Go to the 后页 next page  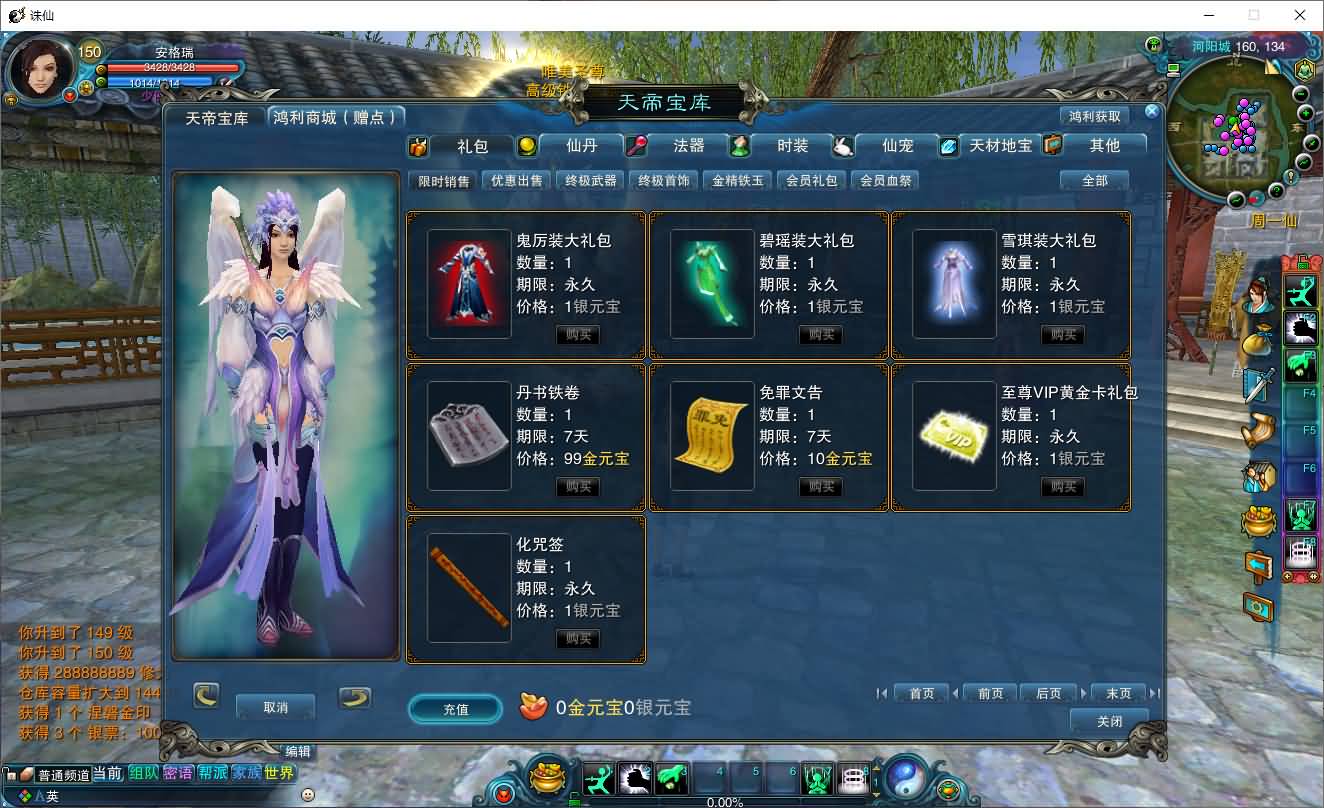pyautogui.click(x=1048, y=693)
